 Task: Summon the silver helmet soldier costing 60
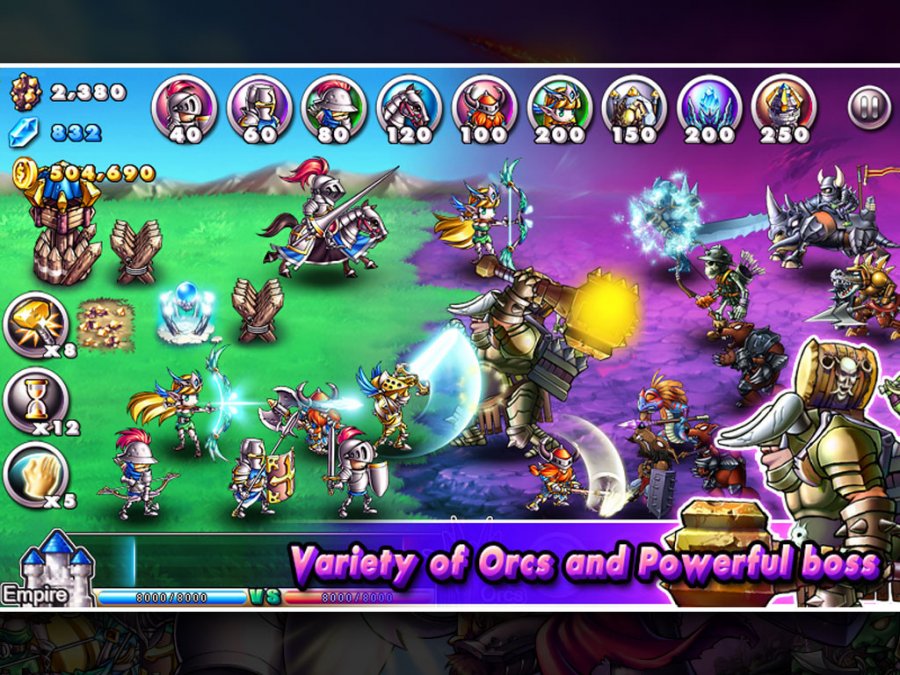point(259,106)
